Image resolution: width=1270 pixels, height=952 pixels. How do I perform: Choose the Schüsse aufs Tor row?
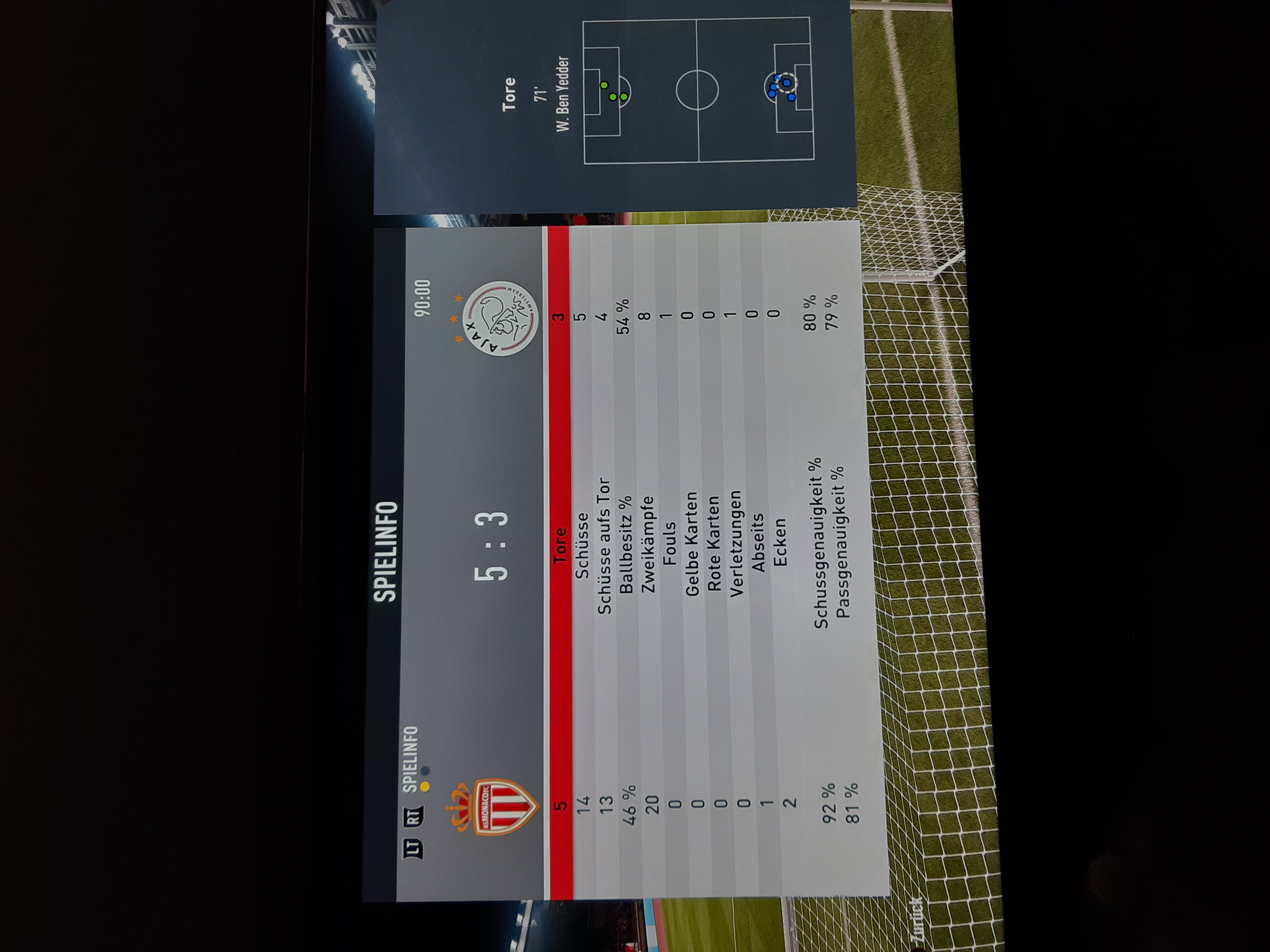tap(603, 545)
